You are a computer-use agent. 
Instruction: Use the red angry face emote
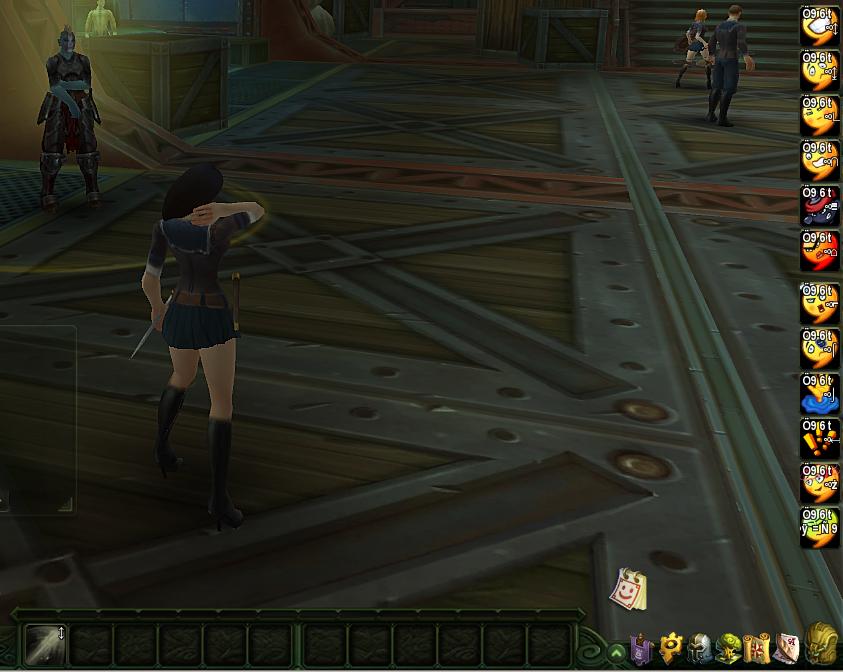[820, 252]
